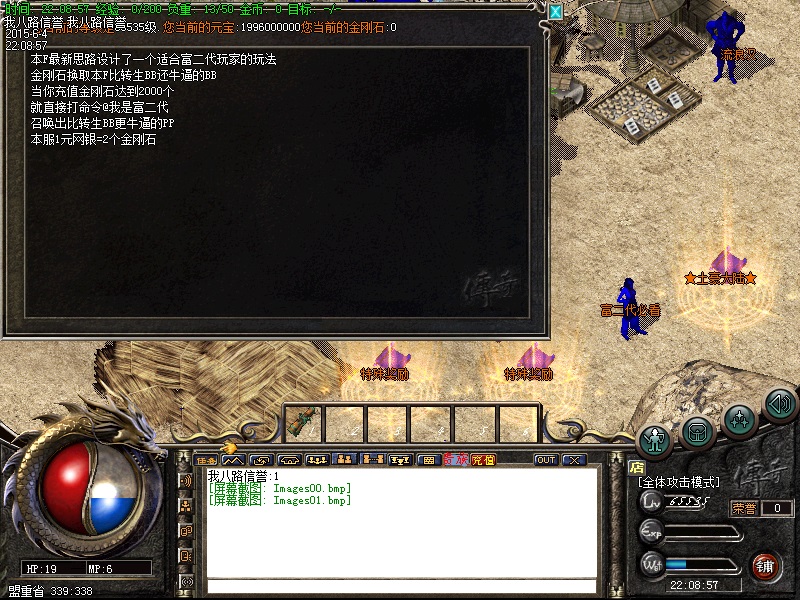The width and height of the screenshot is (800, 600).
Task: Click the Images00.bmp screenshot chat line
Action: pyautogui.click(x=280, y=488)
